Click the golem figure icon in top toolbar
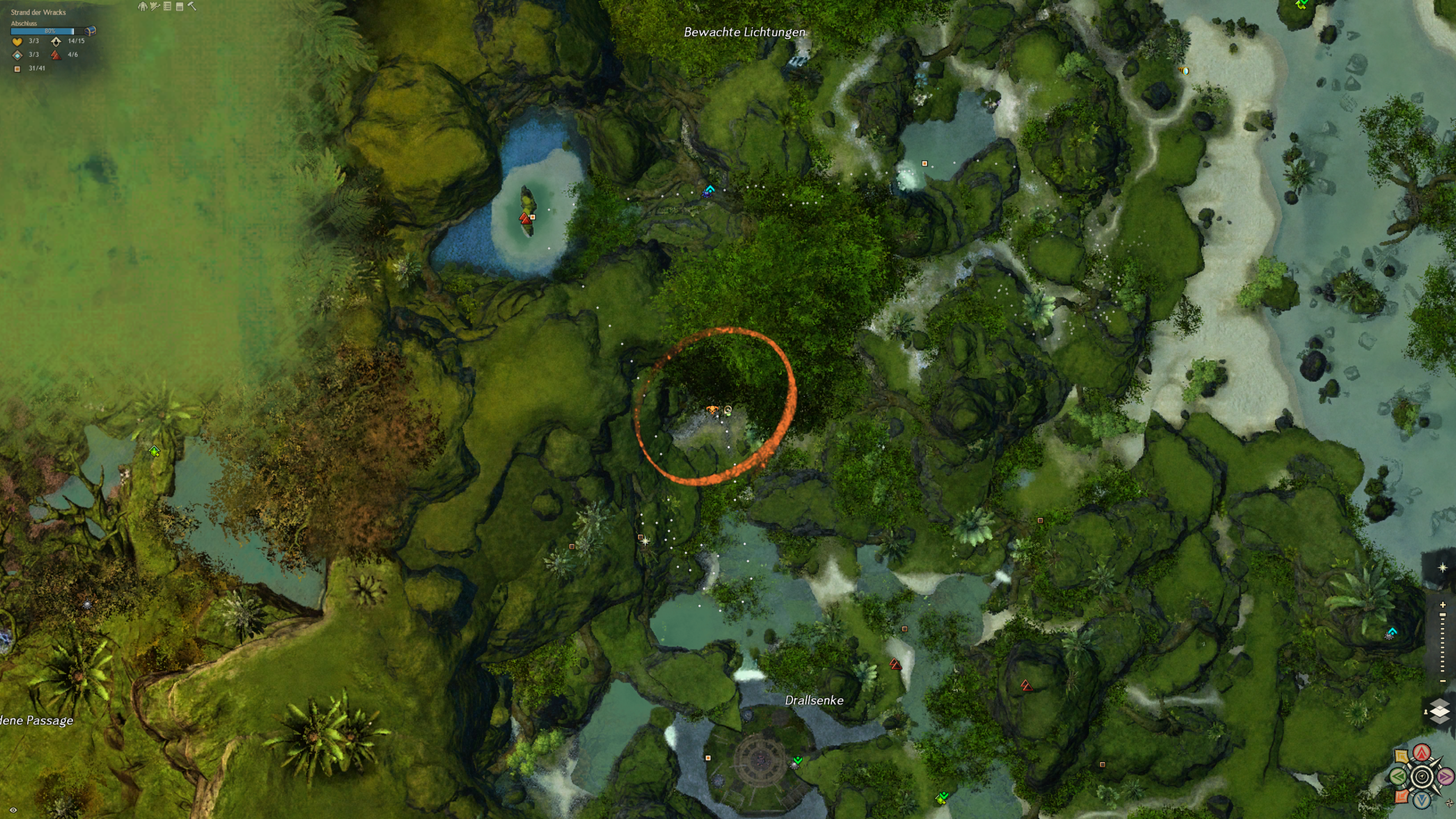This screenshot has width=1456, height=819. [142, 6]
